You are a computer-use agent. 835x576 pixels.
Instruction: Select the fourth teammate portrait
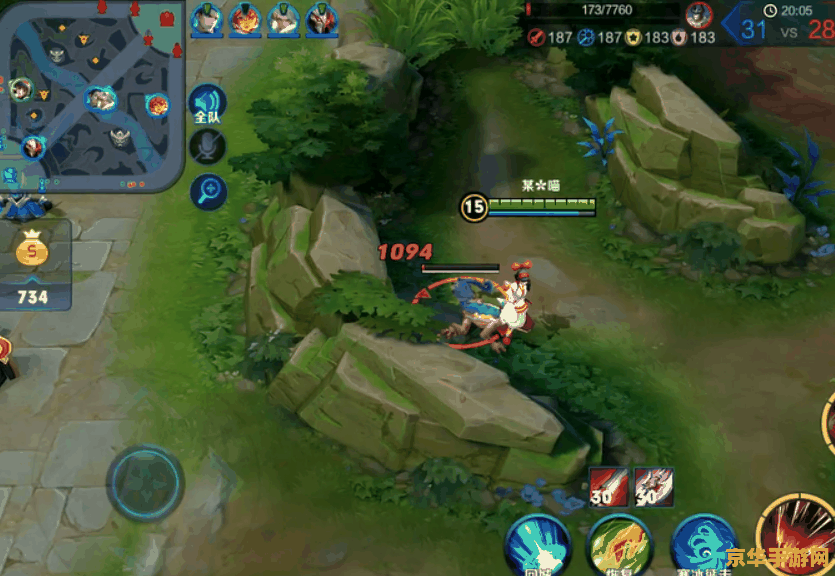pos(321,18)
